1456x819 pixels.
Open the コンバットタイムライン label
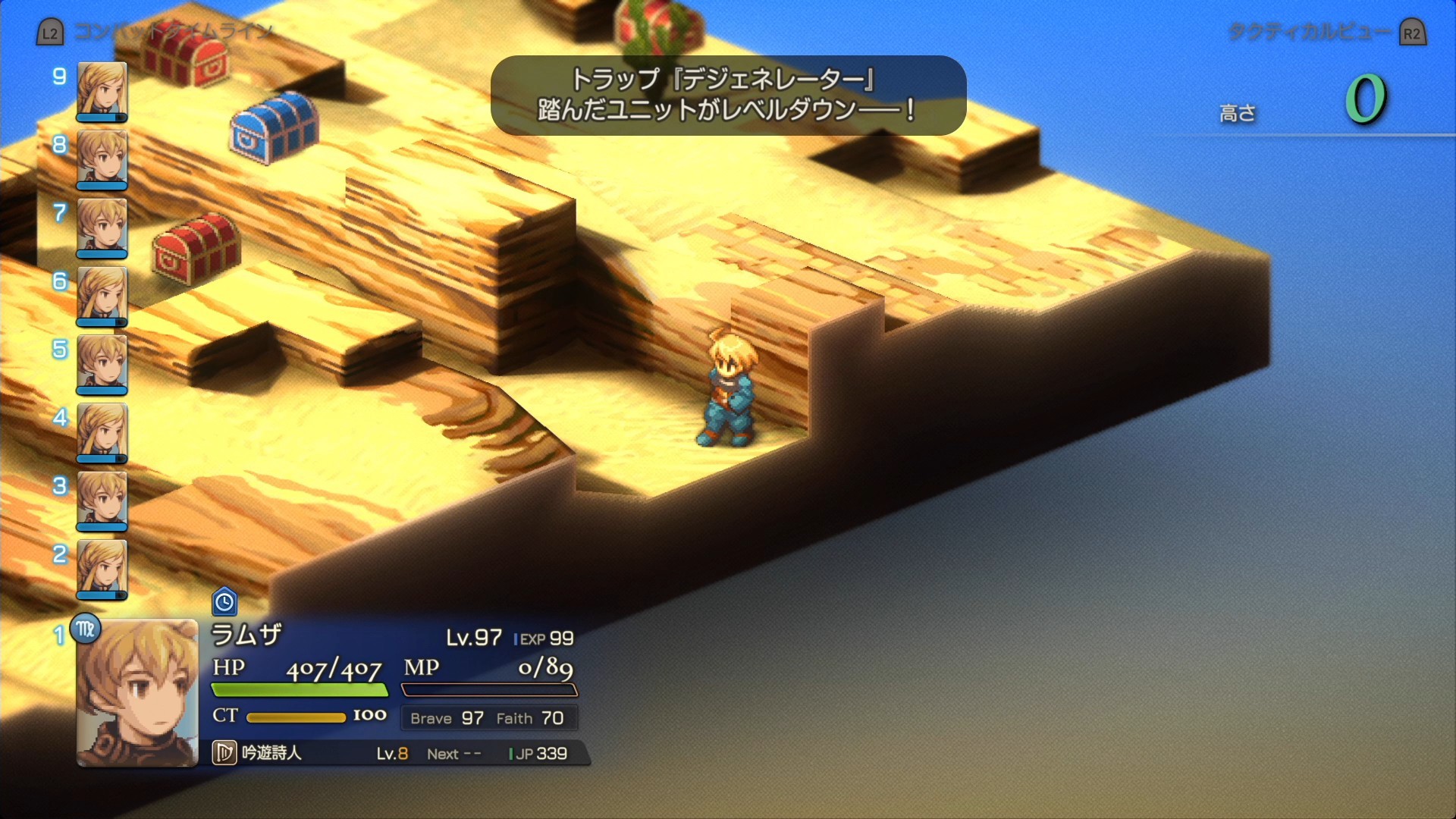[x=173, y=32]
